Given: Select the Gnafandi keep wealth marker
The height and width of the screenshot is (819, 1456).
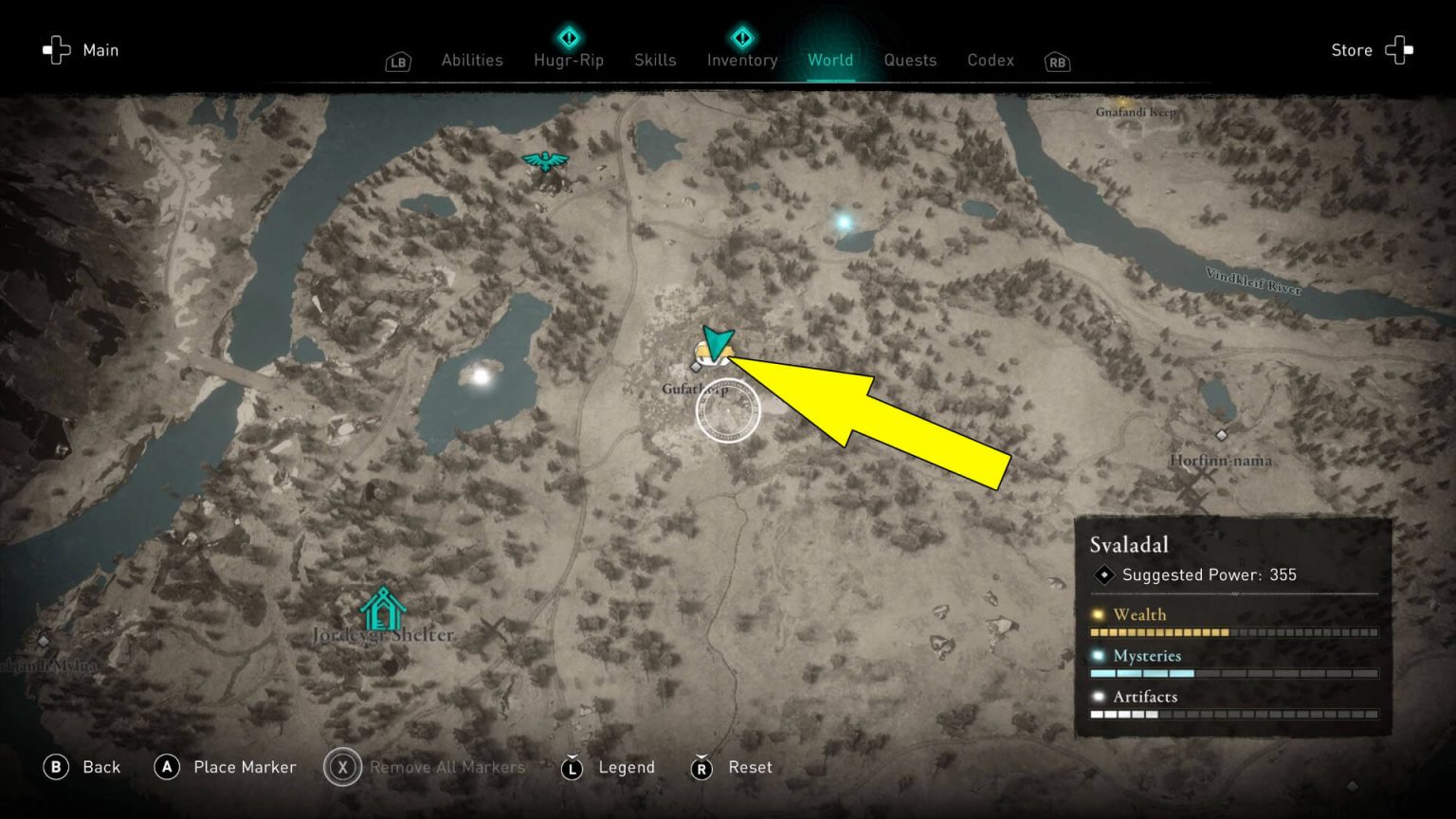Looking at the screenshot, I should (x=1125, y=100).
